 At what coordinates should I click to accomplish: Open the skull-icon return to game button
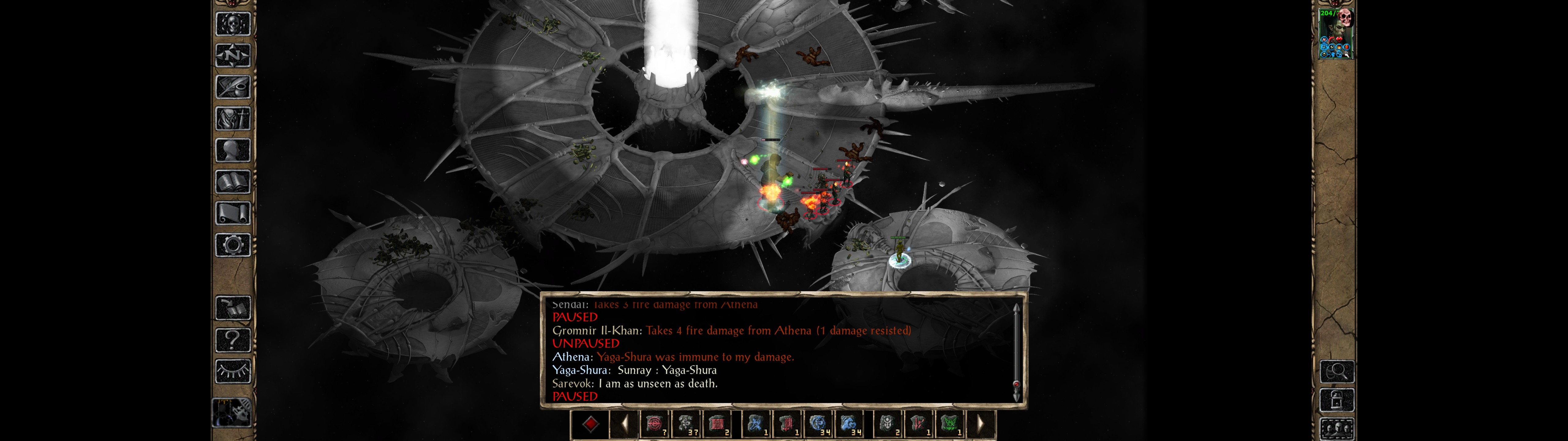click(232, 24)
